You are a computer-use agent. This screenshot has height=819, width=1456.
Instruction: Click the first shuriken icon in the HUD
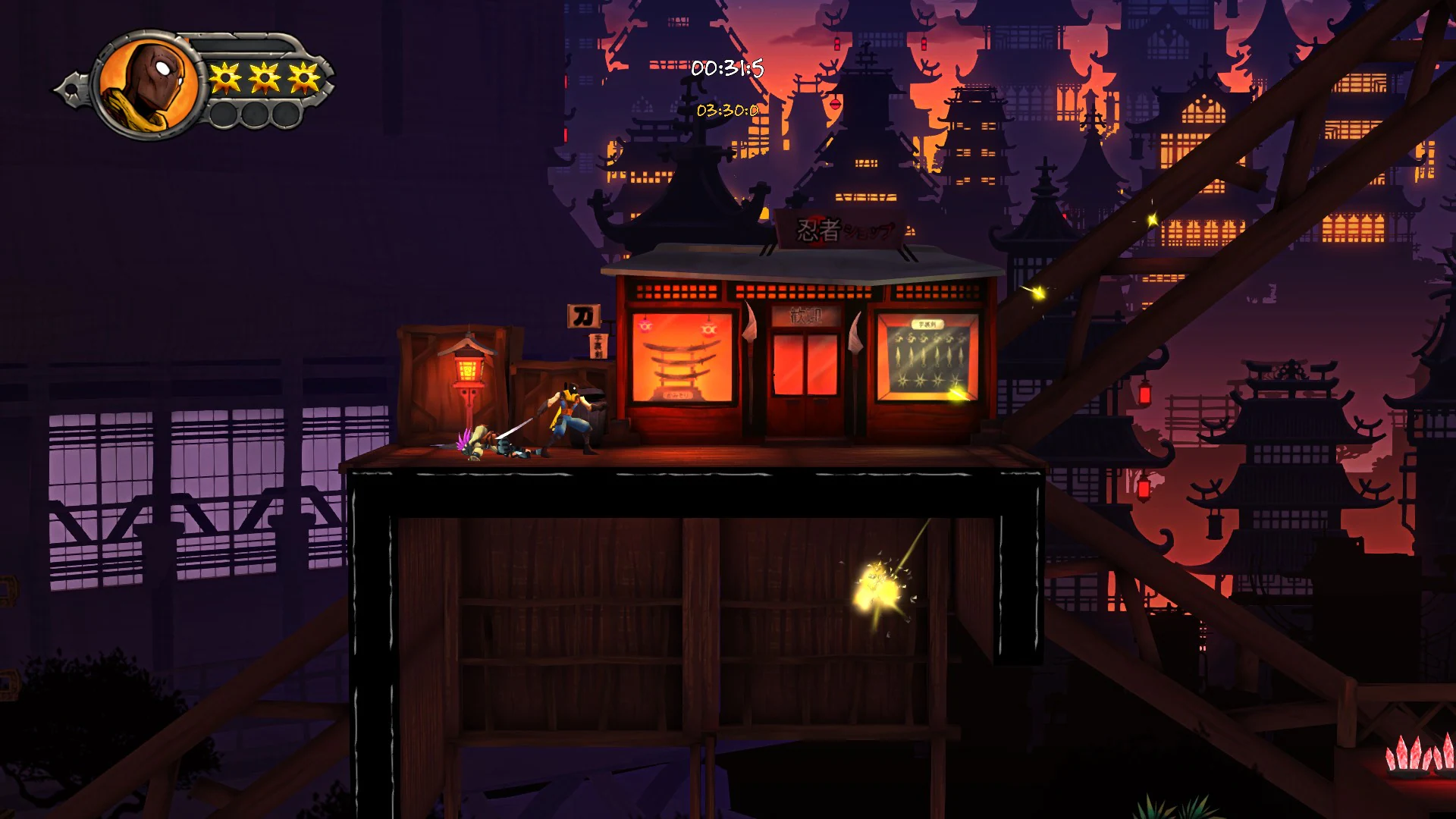coord(224,76)
